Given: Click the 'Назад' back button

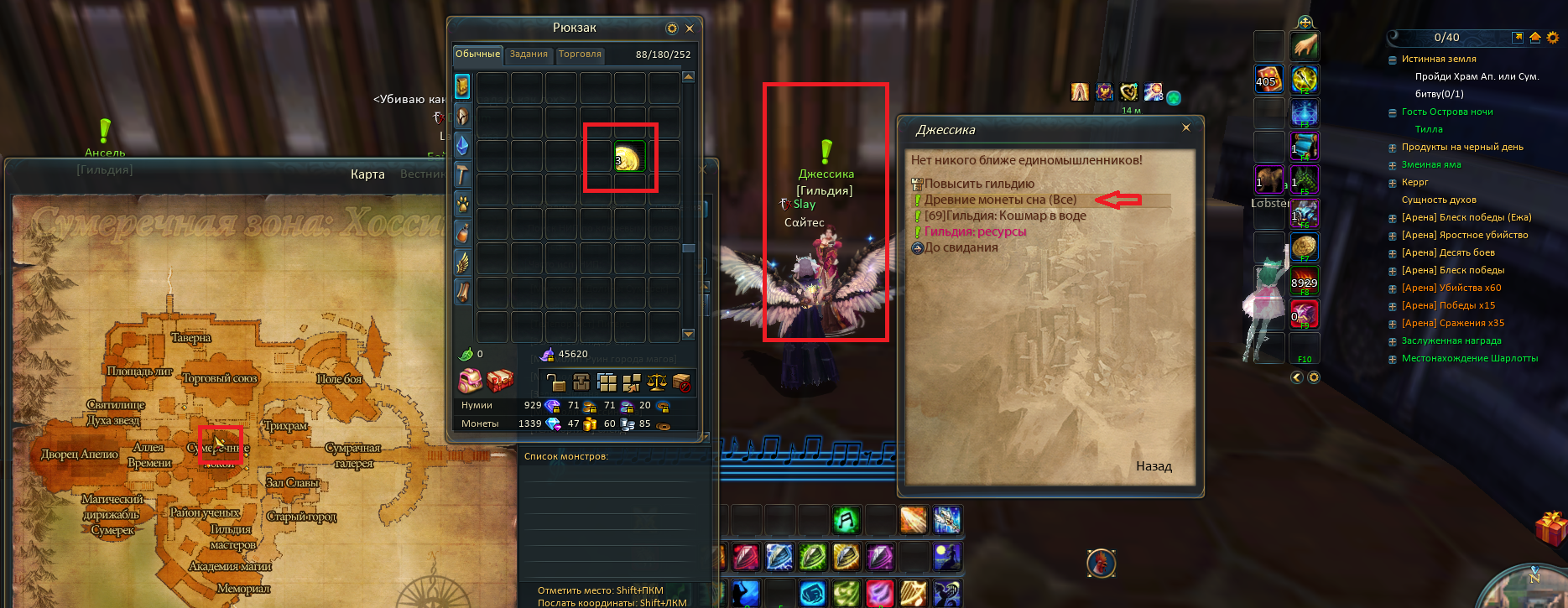Looking at the screenshot, I should coord(1154,466).
